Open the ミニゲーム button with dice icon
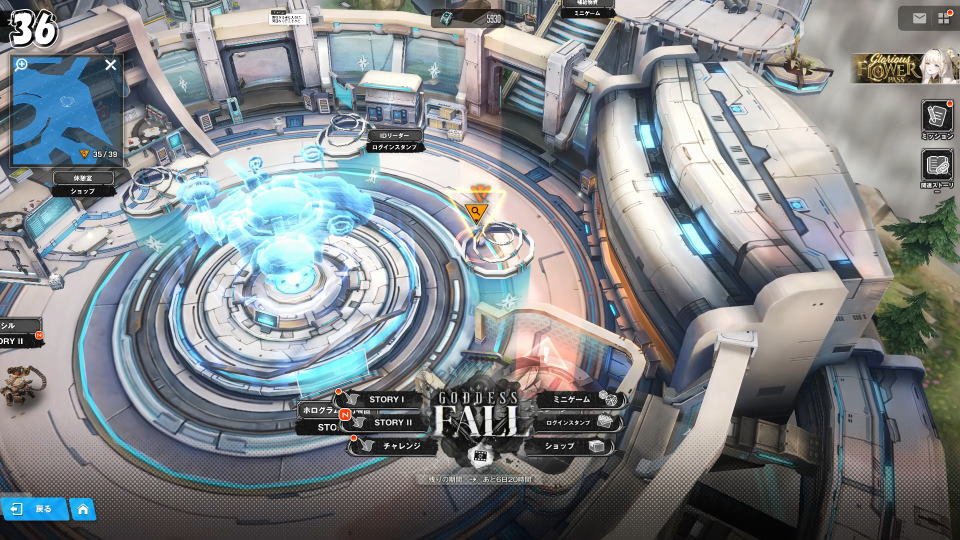 [580, 399]
